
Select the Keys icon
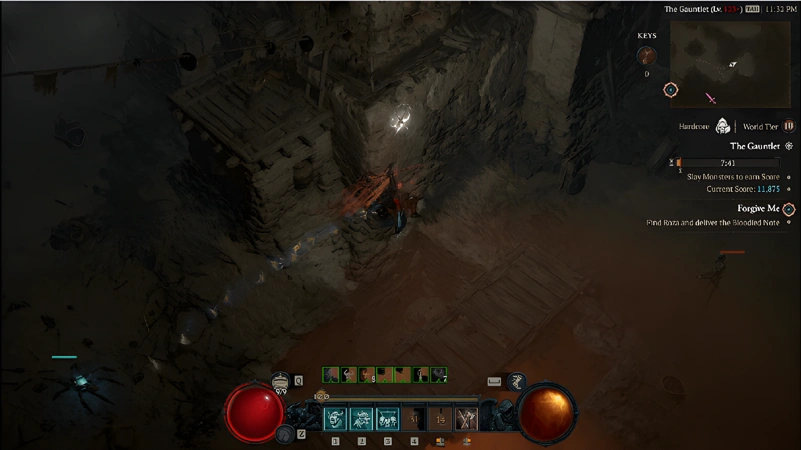(647, 56)
